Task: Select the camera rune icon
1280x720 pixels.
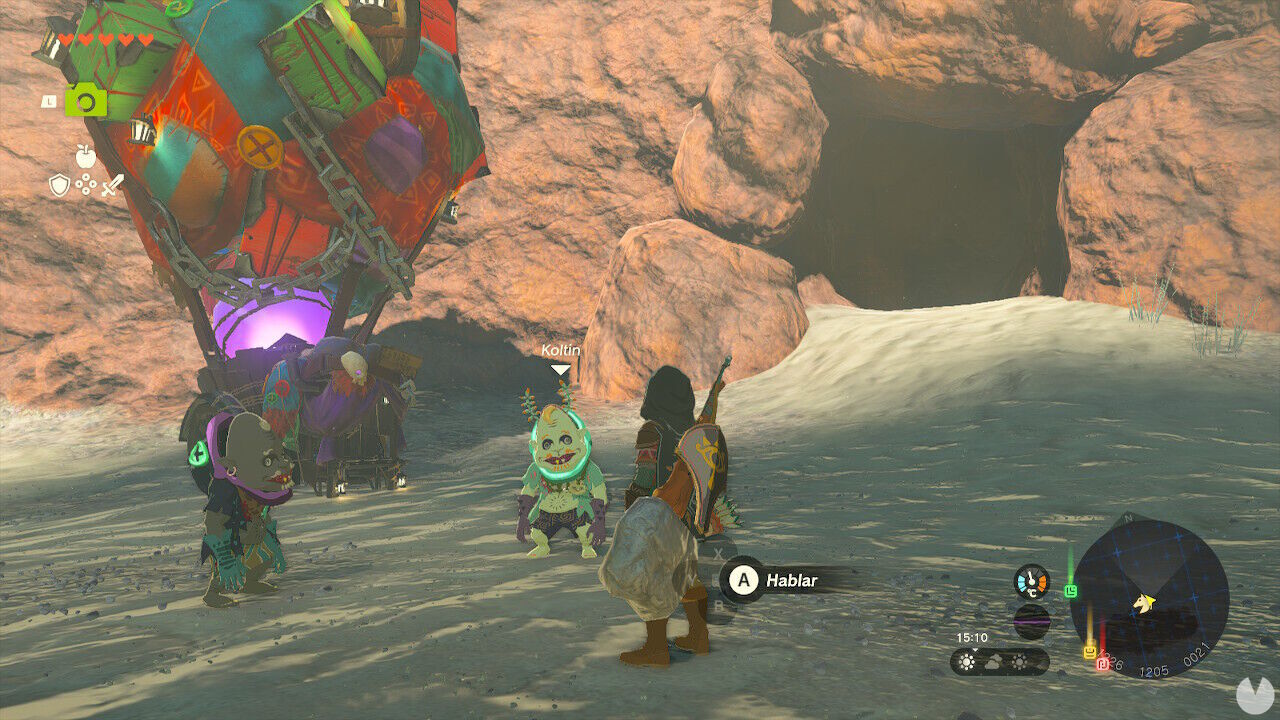Action: click(85, 100)
